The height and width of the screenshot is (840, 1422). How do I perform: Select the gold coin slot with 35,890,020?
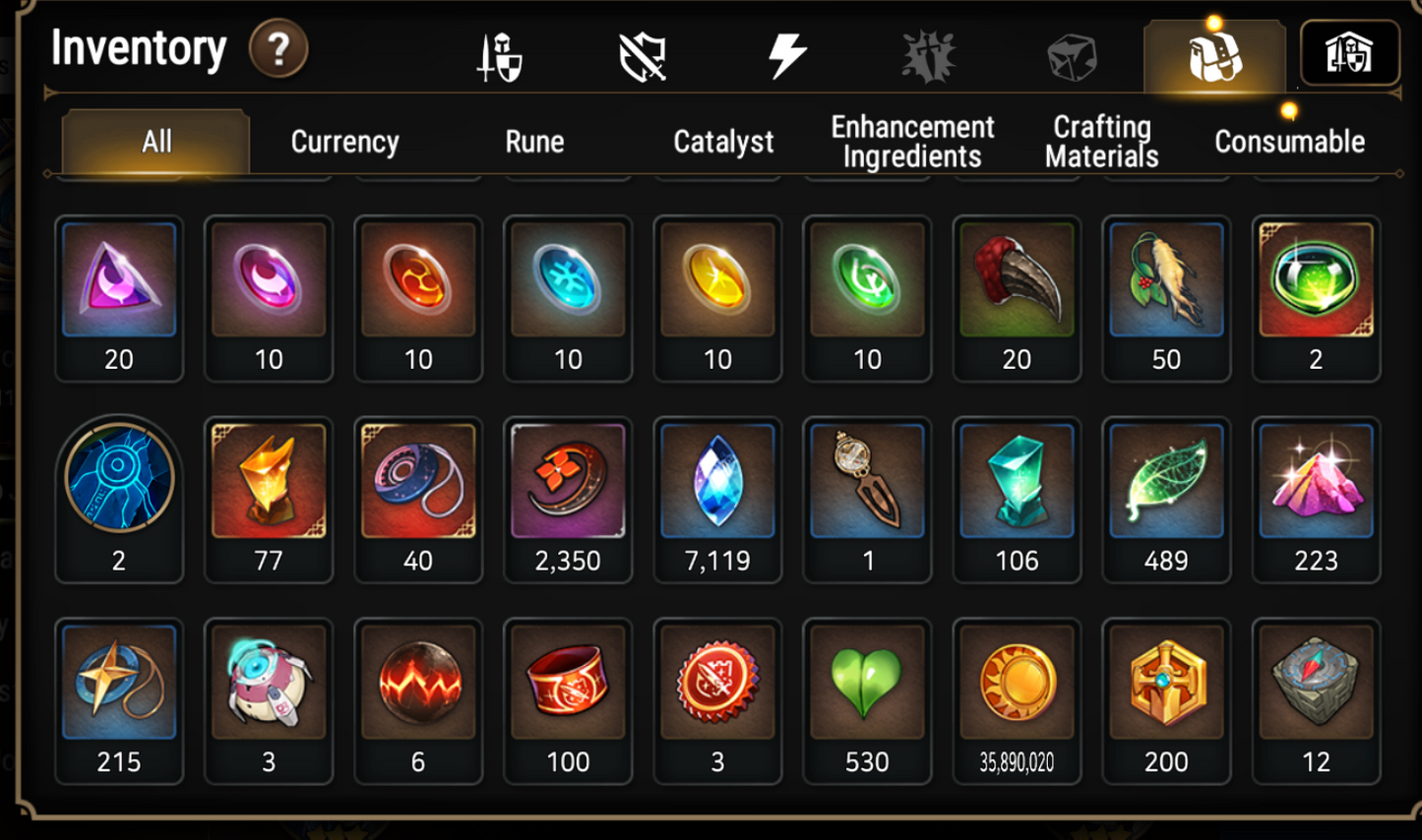[x=1017, y=700]
